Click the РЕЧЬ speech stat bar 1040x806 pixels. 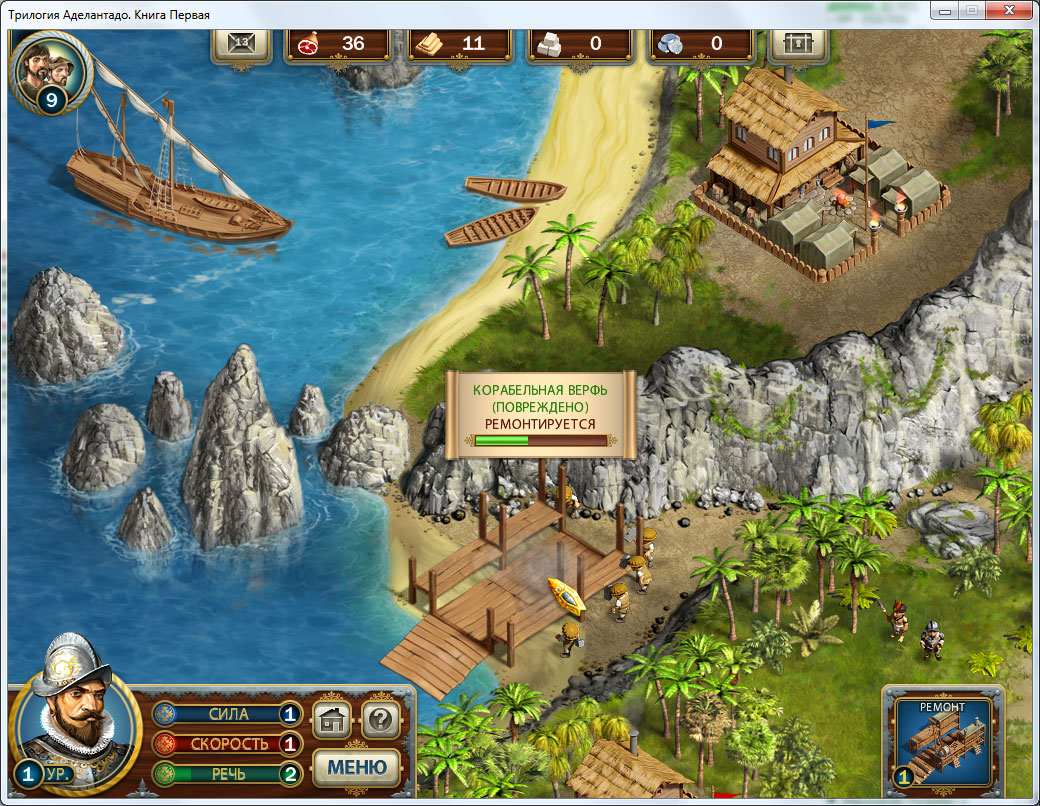(x=227, y=773)
